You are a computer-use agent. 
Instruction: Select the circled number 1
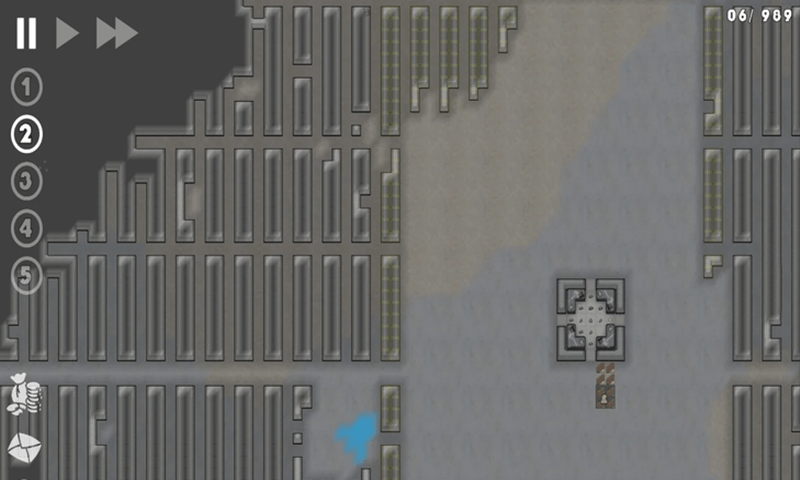coord(27,87)
